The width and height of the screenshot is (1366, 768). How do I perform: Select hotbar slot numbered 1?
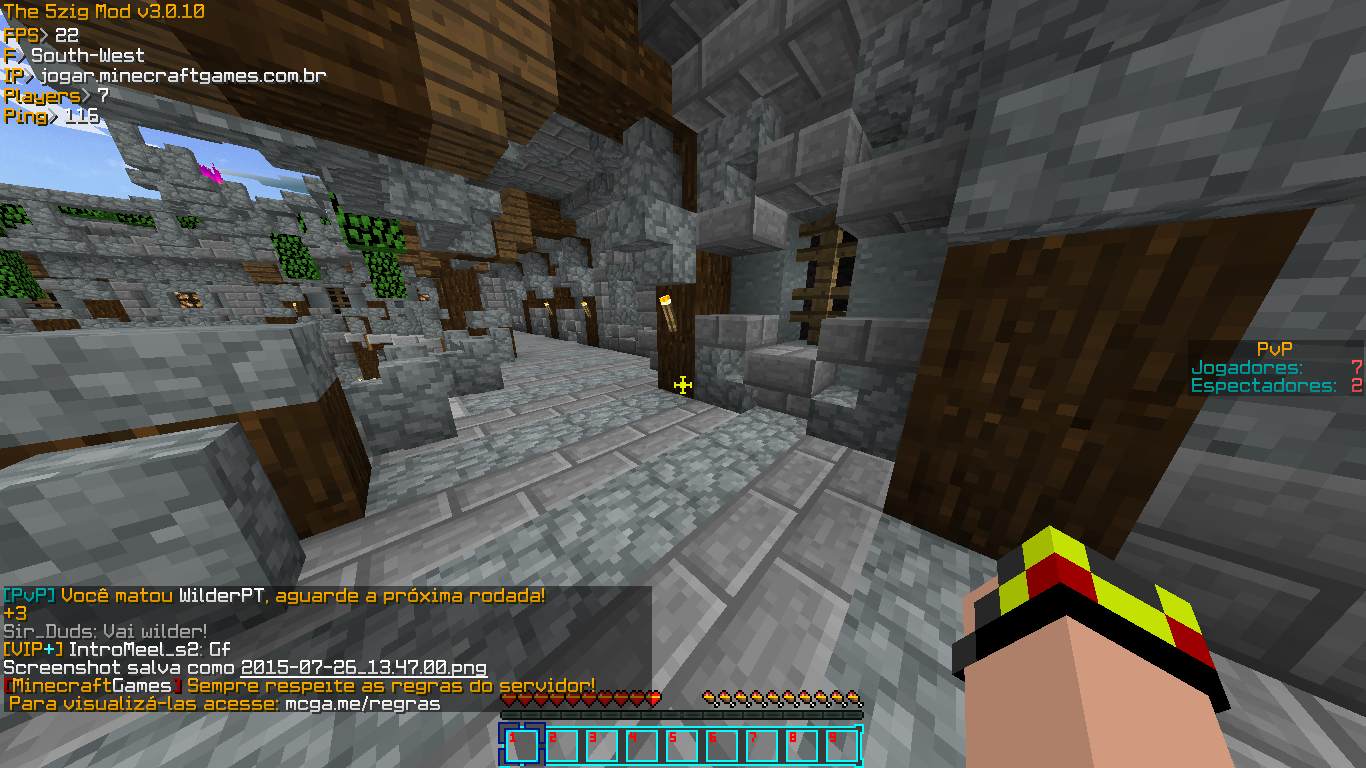pos(521,746)
